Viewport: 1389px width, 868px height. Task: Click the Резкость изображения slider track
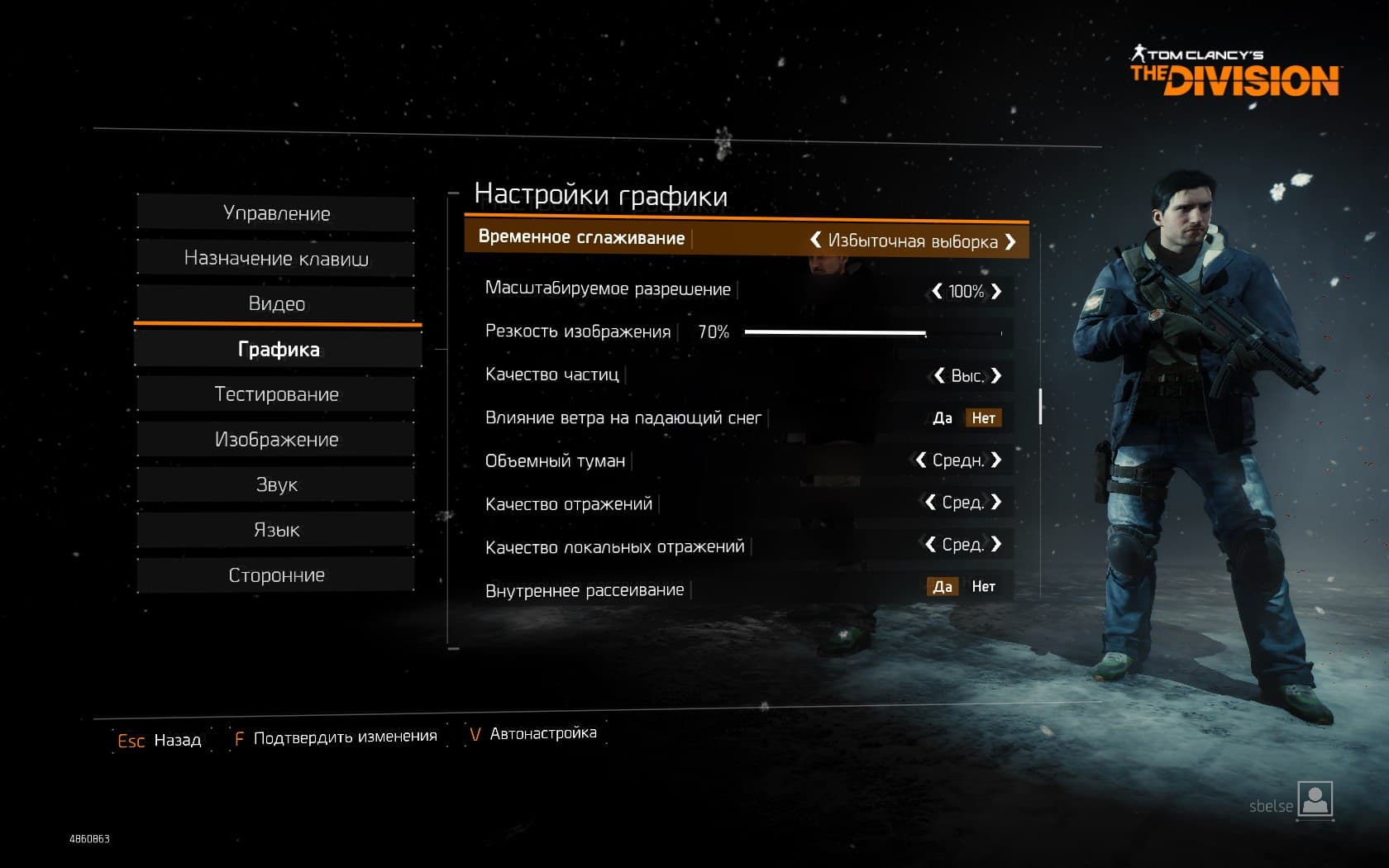point(872,332)
